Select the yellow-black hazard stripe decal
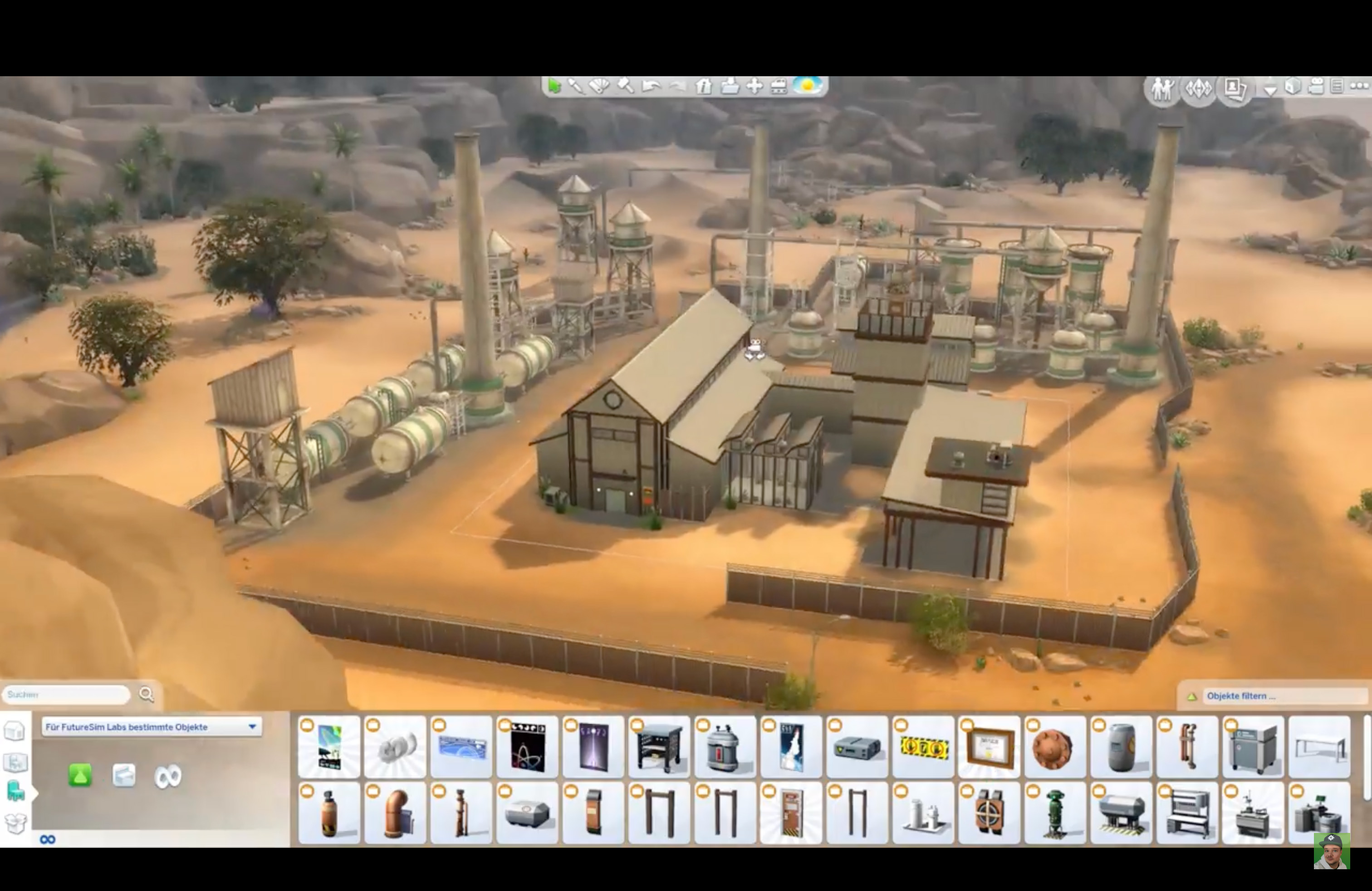The width and height of the screenshot is (1372, 891). pyautogui.click(x=923, y=748)
